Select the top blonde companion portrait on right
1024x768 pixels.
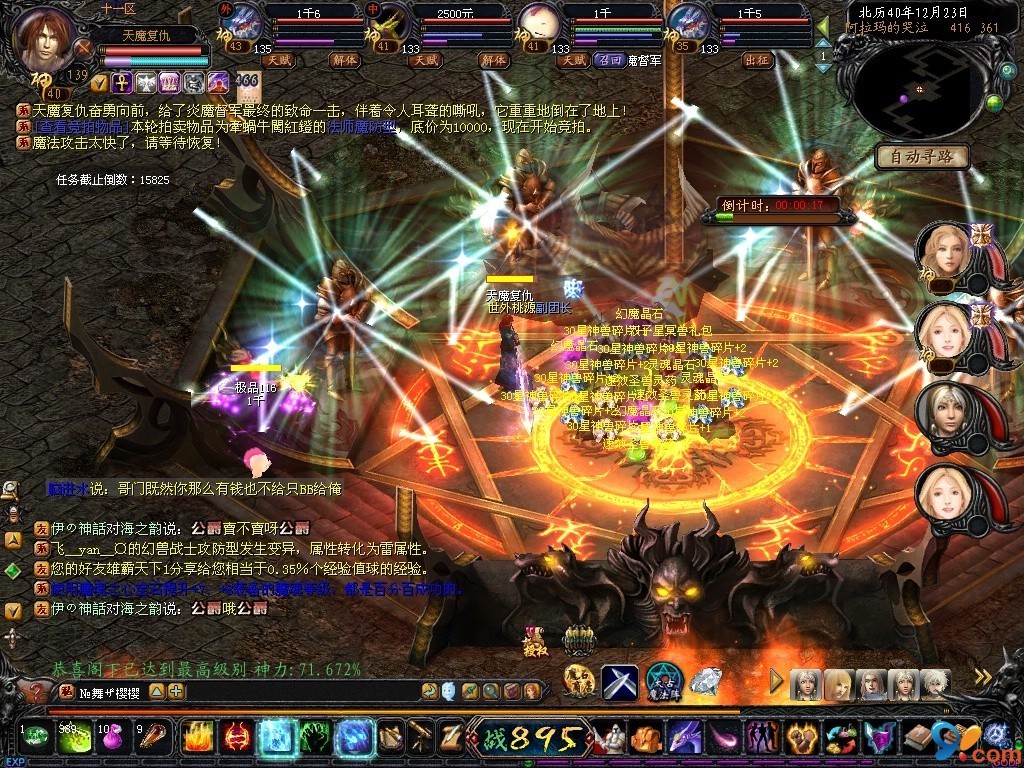[944, 250]
